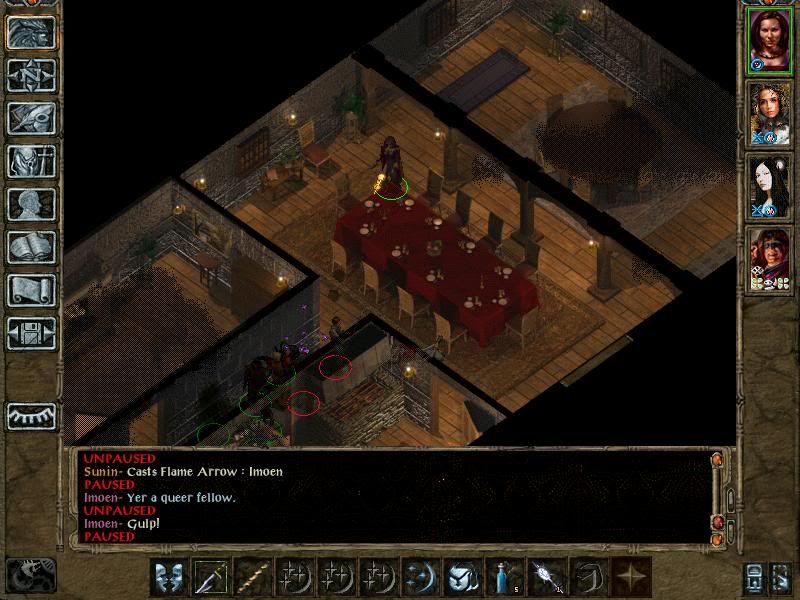Open the options menu floppy disk icon

[x=31, y=333]
